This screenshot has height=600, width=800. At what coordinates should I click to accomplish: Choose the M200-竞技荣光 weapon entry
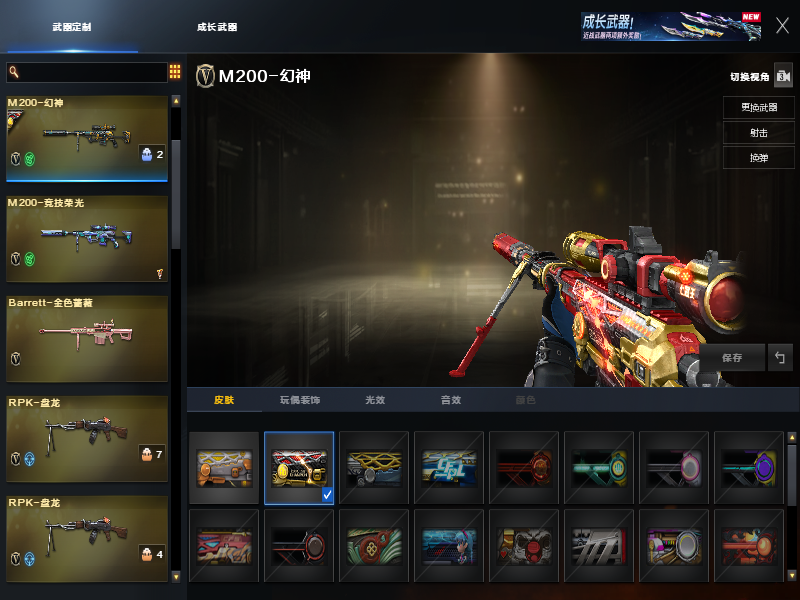[87, 238]
